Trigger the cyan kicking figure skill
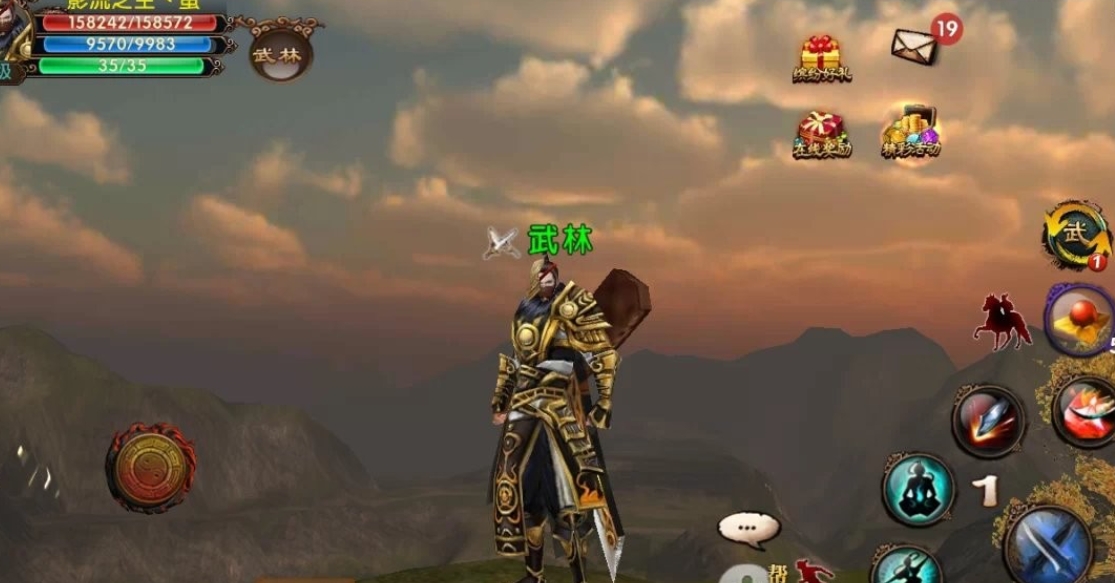The width and height of the screenshot is (1115, 583). click(x=905, y=566)
